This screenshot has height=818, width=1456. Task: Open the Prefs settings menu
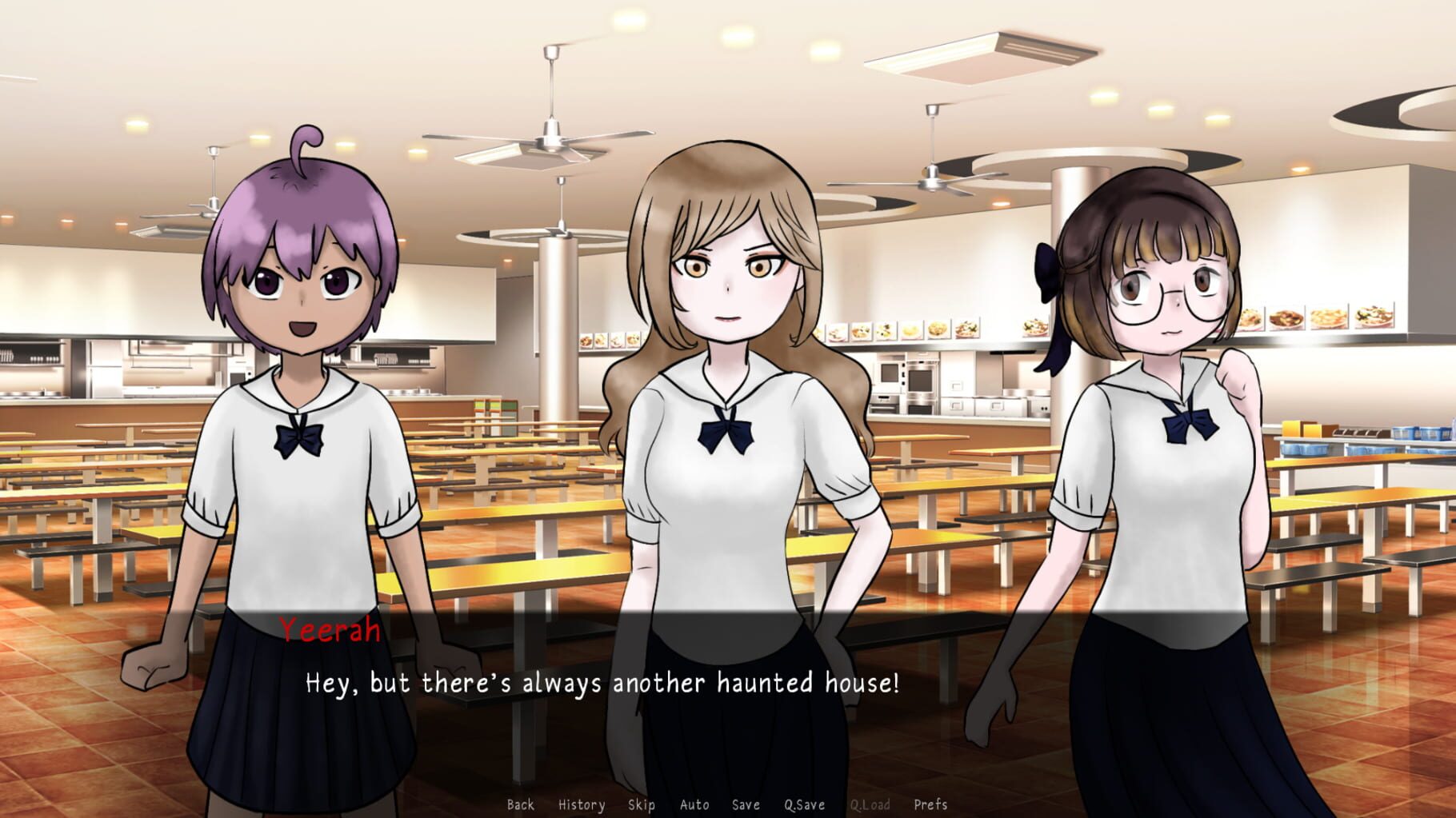(932, 805)
